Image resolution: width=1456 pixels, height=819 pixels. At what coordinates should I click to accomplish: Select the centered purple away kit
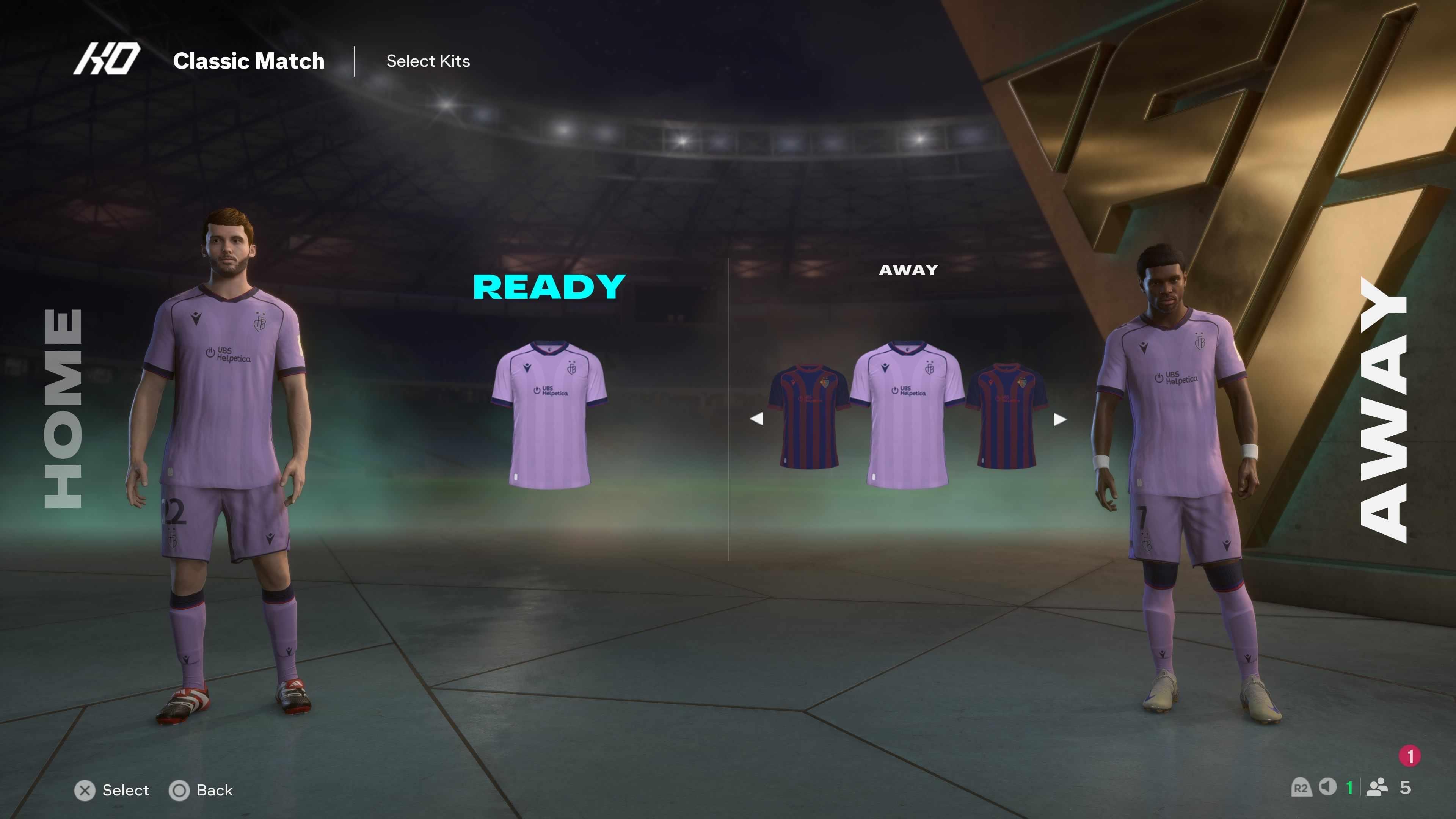[908, 414]
